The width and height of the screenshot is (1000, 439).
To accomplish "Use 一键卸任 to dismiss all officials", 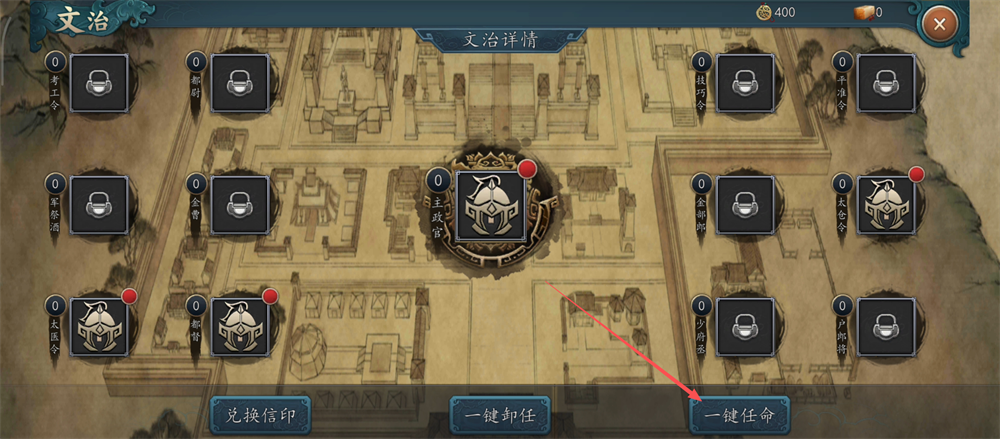I will (499, 412).
